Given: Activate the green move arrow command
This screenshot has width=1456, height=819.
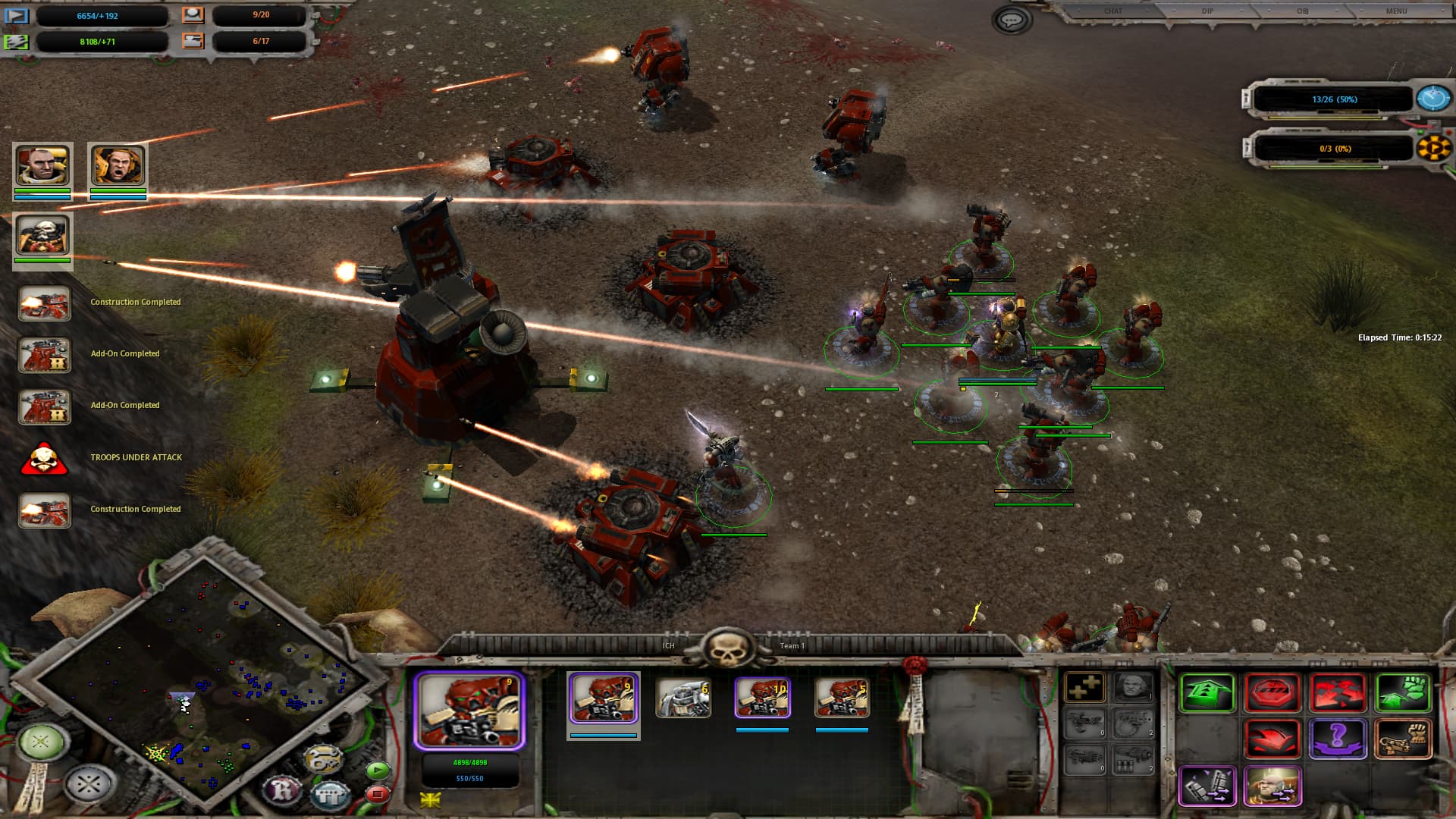Looking at the screenshot, I should coord(1208,692).
